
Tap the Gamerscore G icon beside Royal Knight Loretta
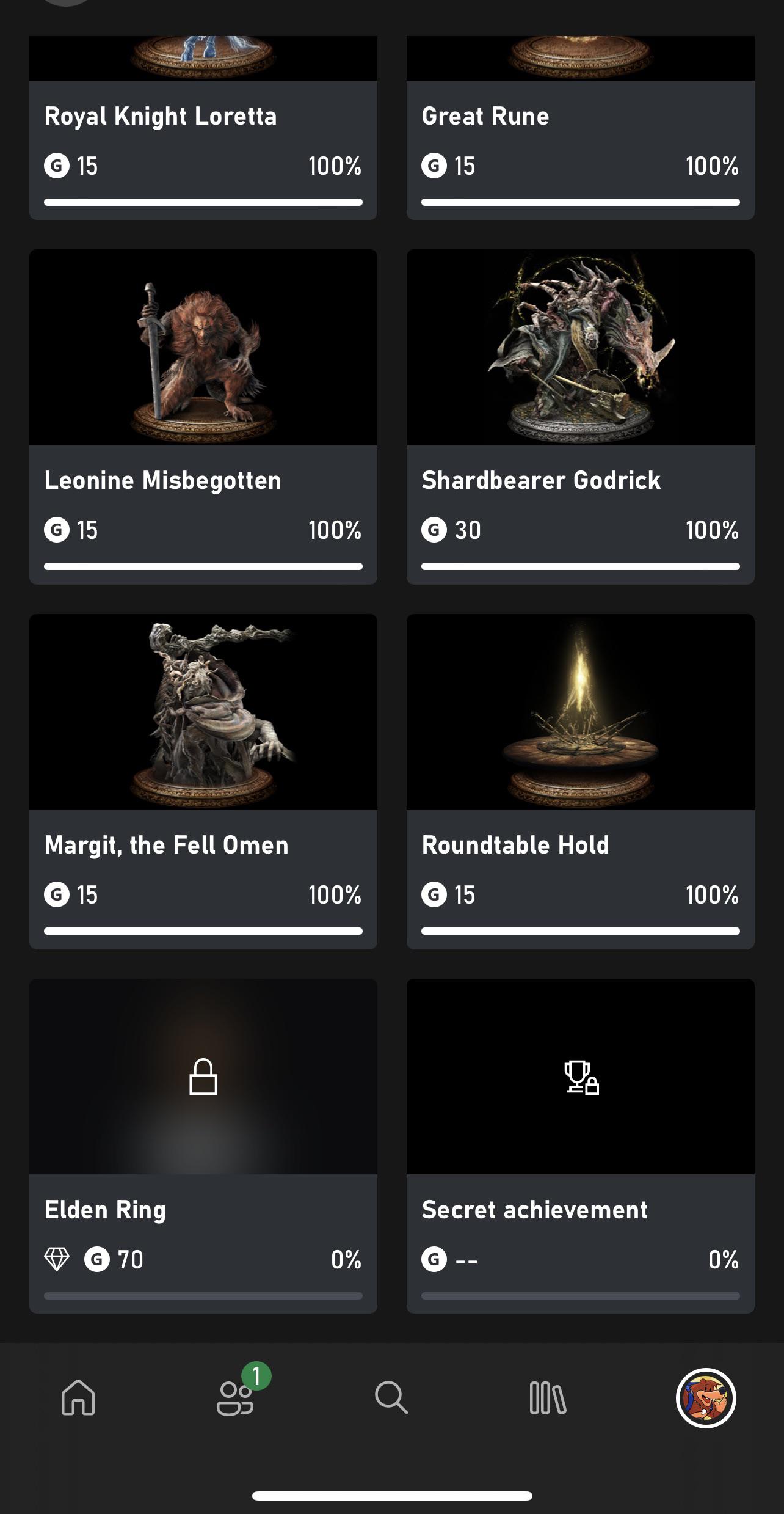(x=57, y=166)
